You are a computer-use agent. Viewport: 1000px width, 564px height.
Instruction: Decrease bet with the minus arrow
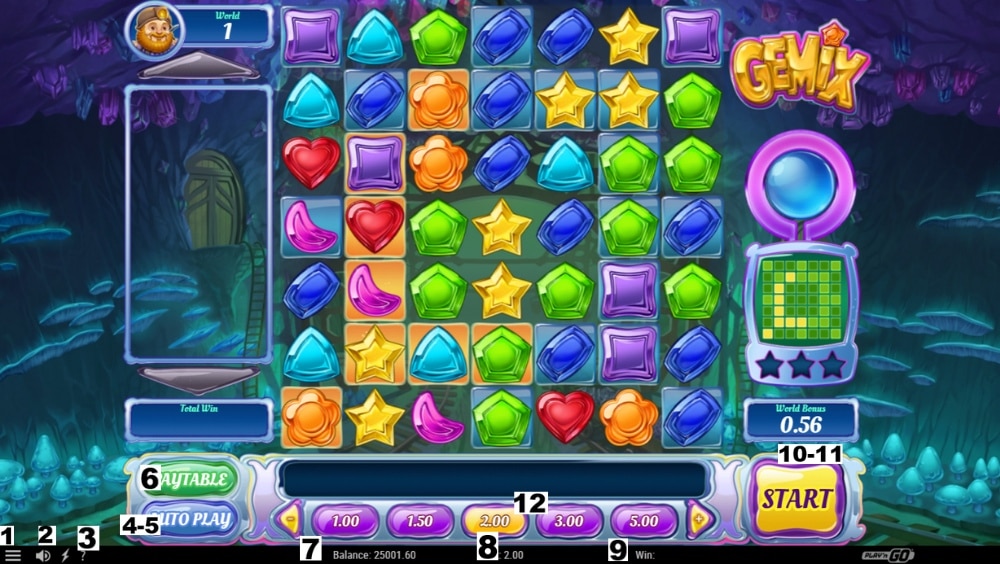coord(291,519)
